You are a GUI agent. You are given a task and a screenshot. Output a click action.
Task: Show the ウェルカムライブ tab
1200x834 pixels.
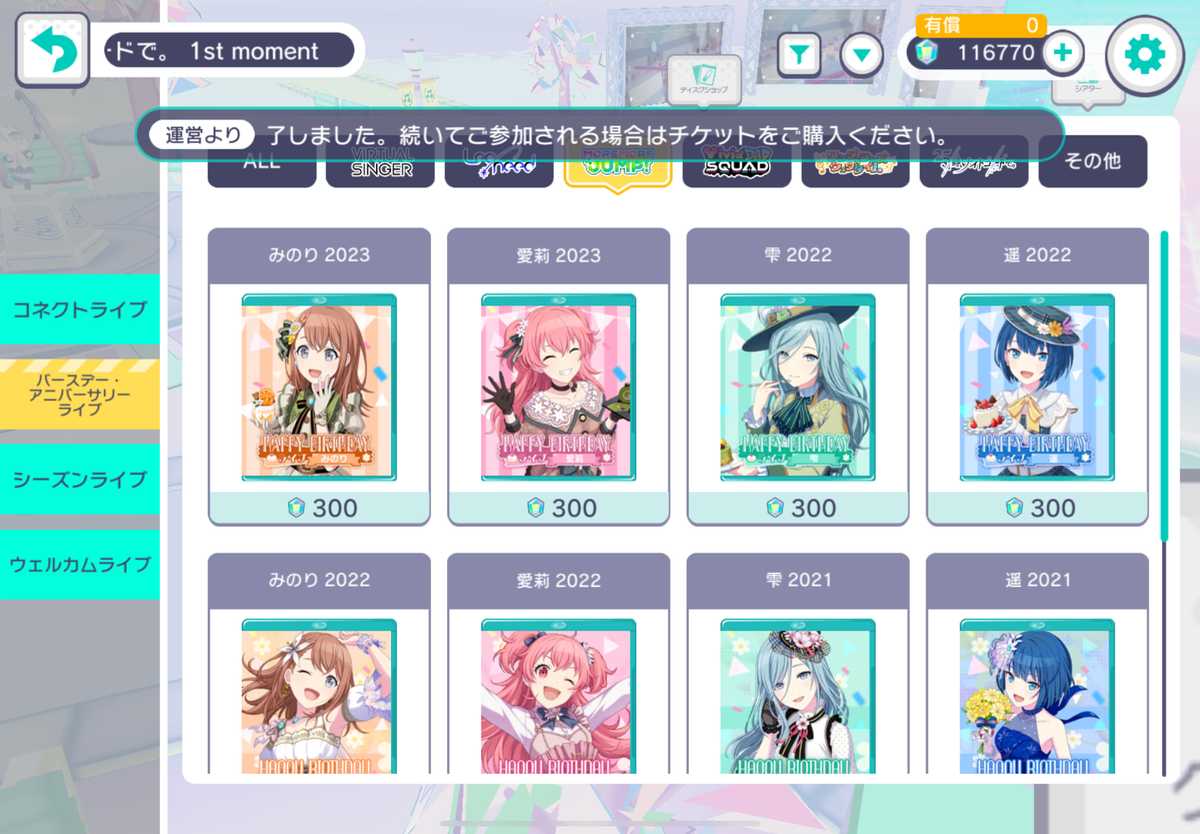80,564
